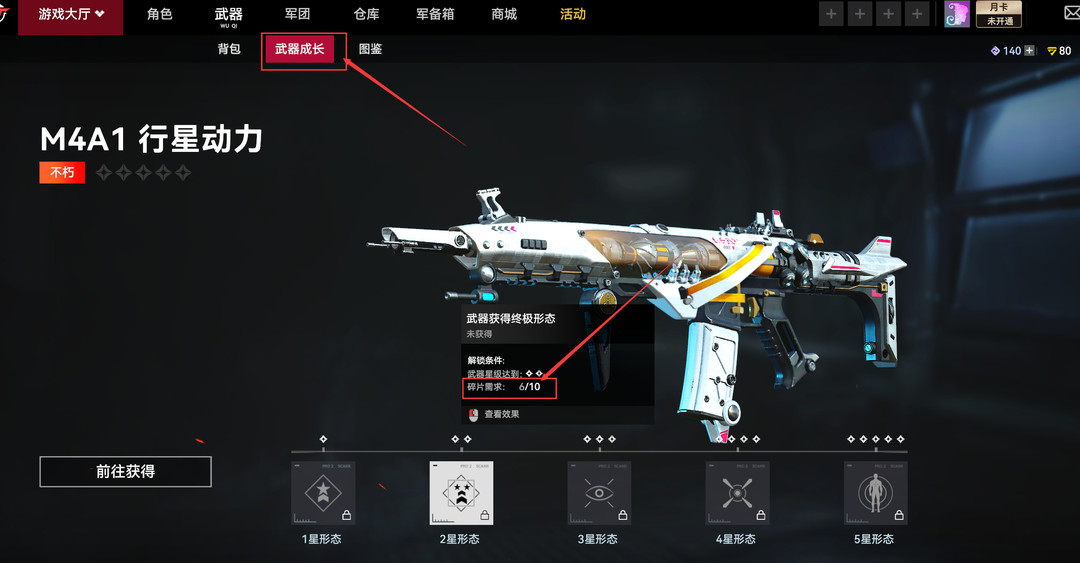Select the 5星形态 body form tile
The image size is (1080, 563).
coord(875,493)
